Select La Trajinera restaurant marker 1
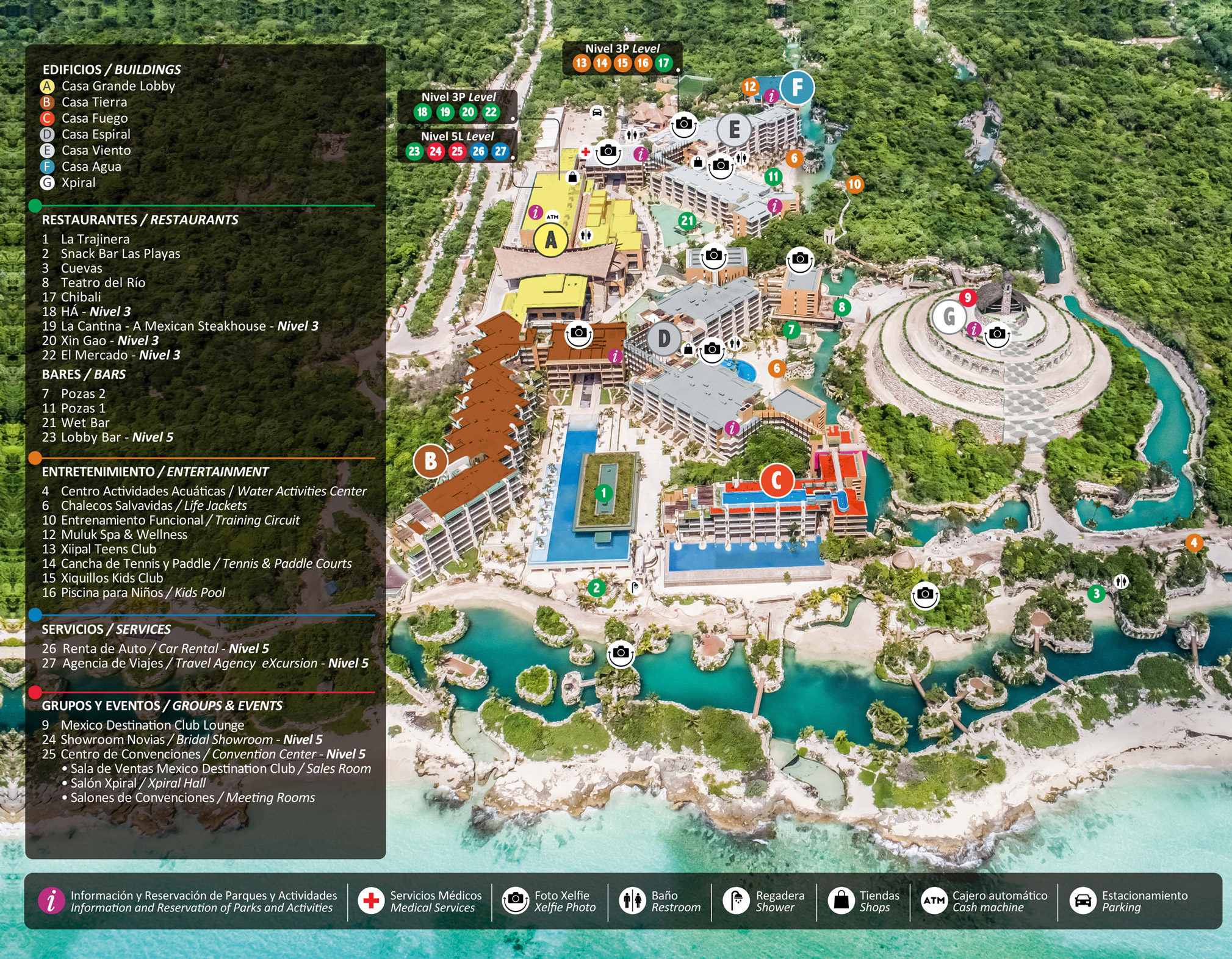Image resolution: width=1232 pixels, height=959 pixels. pos(603,493)
